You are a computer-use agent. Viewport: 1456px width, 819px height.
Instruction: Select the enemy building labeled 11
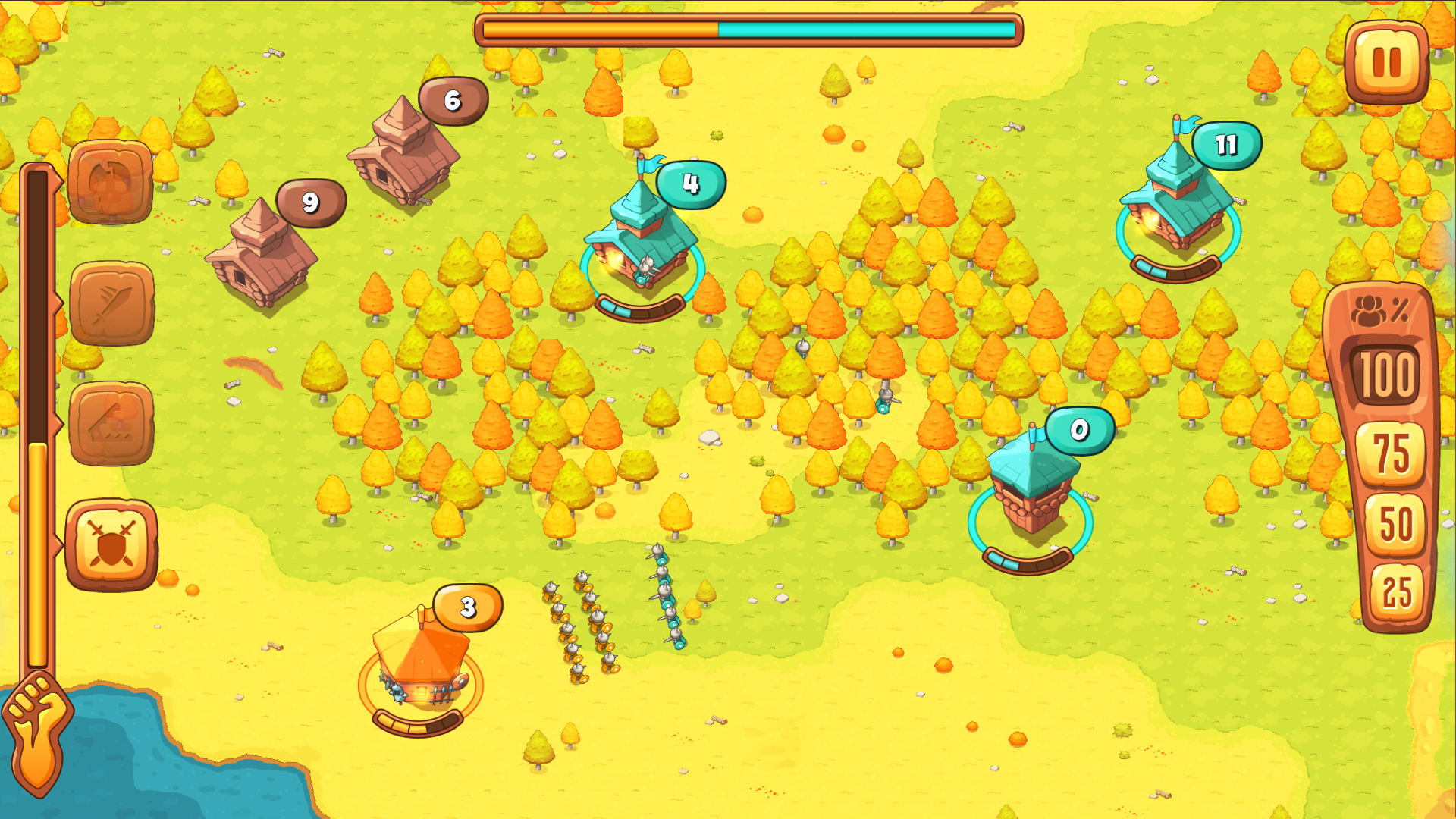coord(1175,205)
